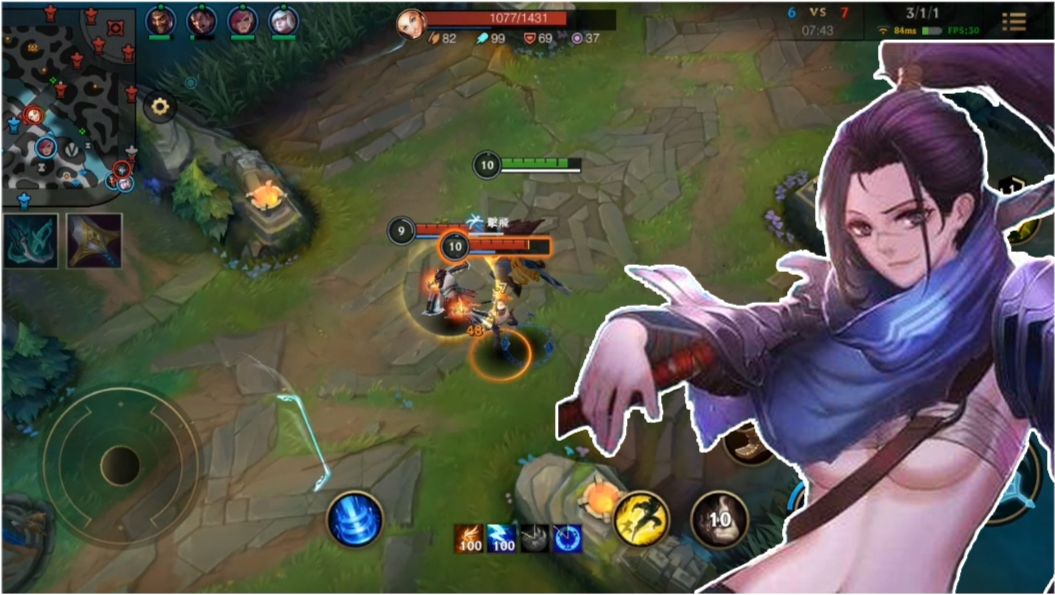Screen dimensions: 1055x595
Task: Open the settings gear beside the minimap
Action: pyautogui.click(x=160, y=107)
